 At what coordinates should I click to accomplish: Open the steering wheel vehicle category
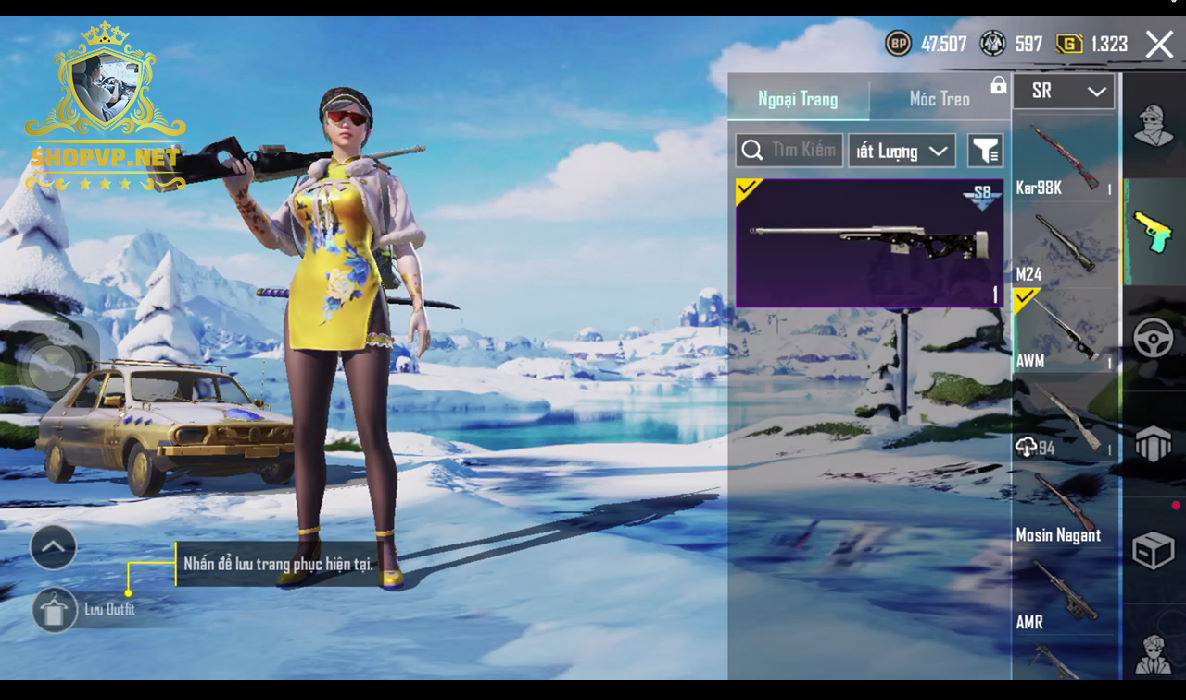[x=1153, y=338]
